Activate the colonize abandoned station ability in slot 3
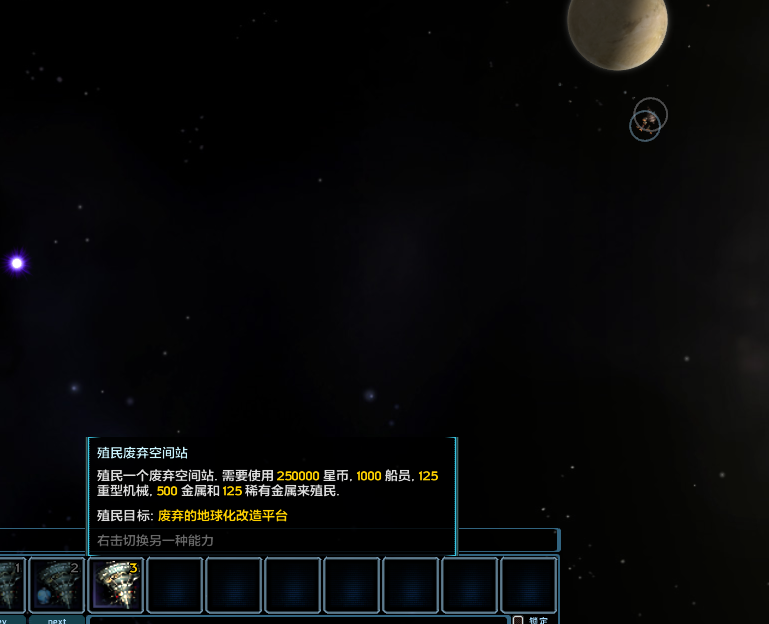Screen dimensions: 769x624 coord(116,585)
